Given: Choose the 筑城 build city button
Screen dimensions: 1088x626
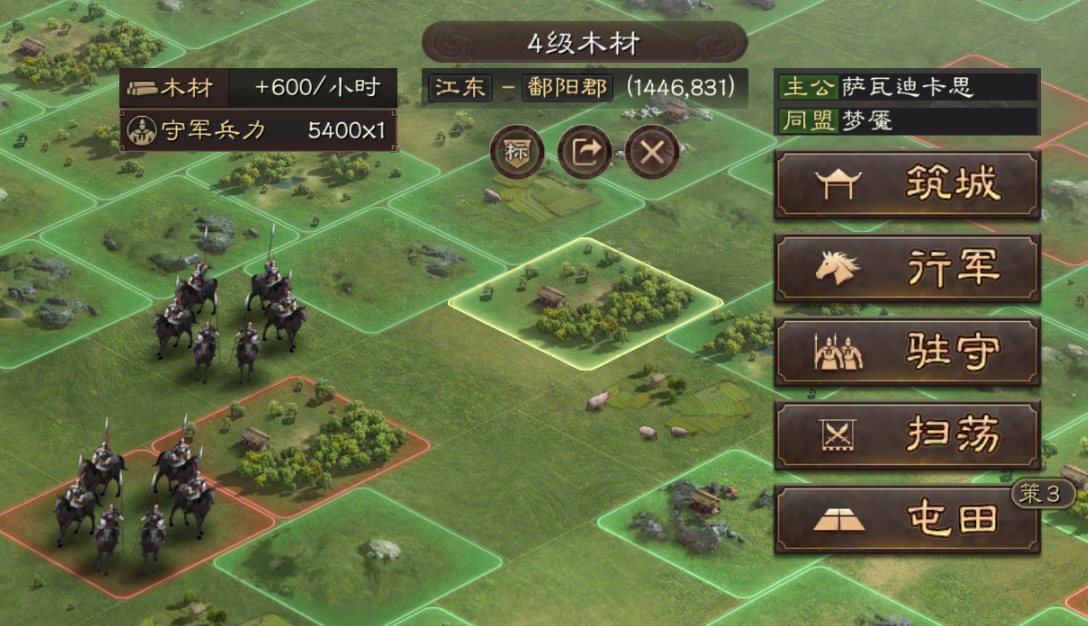Looking at the screenshot, I should [907, 184].
